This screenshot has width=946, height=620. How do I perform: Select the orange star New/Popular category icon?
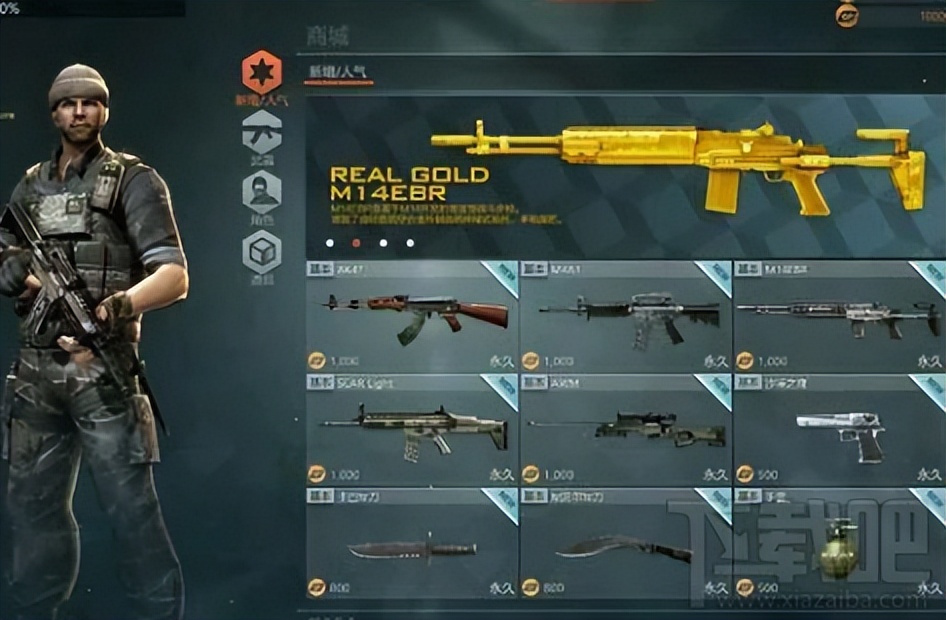[x=262, y=72]
